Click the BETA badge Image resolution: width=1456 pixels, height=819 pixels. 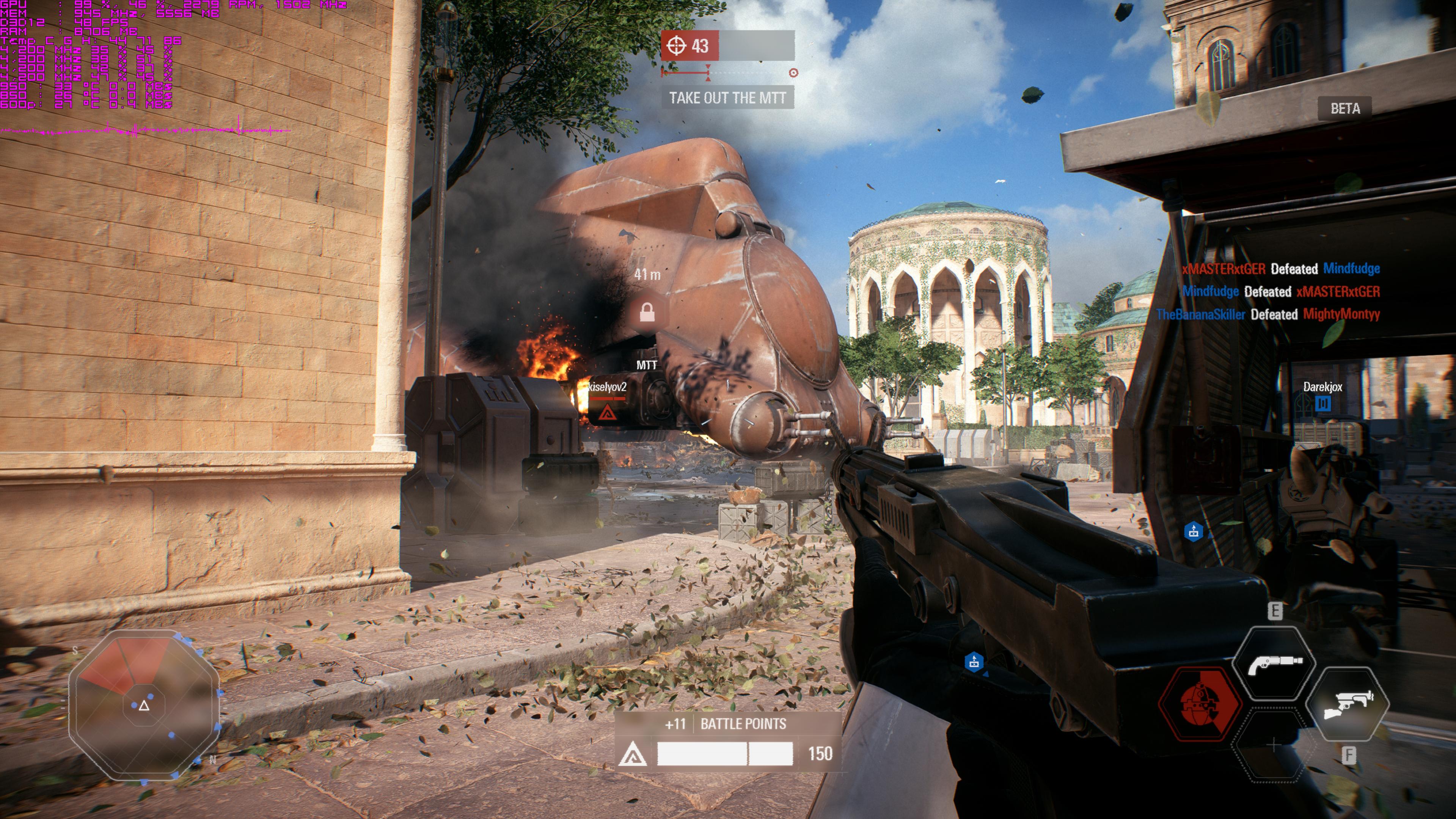(1344, 108)
